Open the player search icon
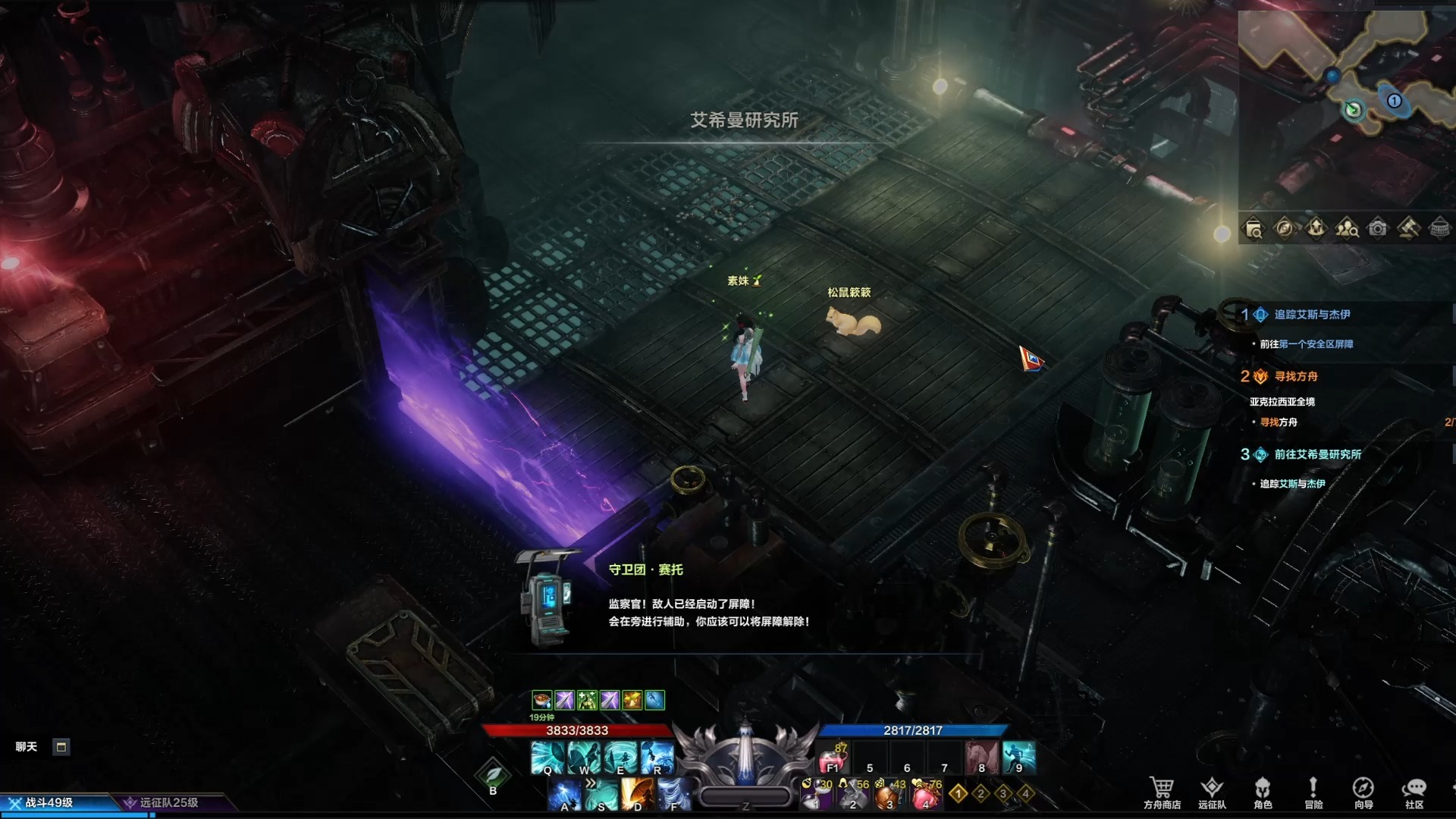Image resolution: width=1456 pixels, height=819 pixels. pyautogui.click(x=1347, y=228)
